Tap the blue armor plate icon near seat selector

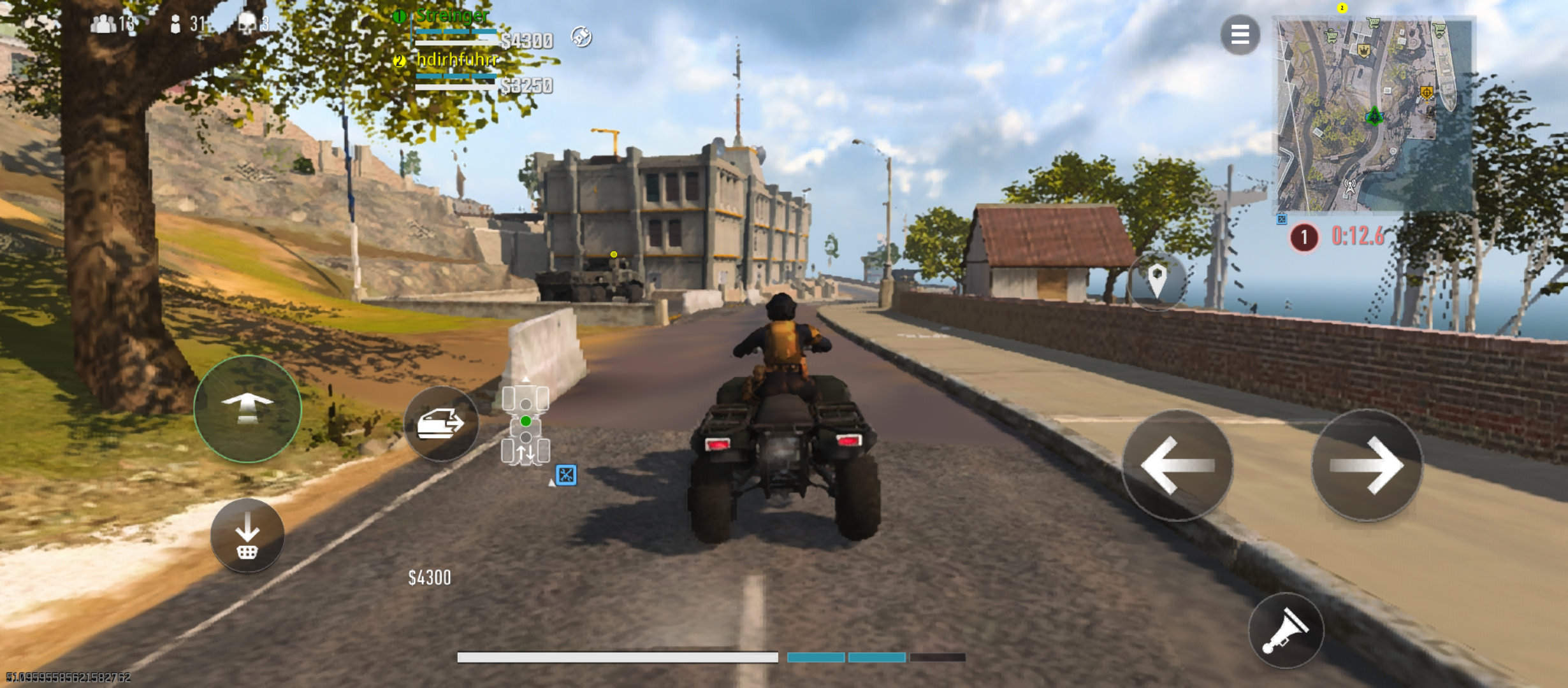click(x=566, y=475)
